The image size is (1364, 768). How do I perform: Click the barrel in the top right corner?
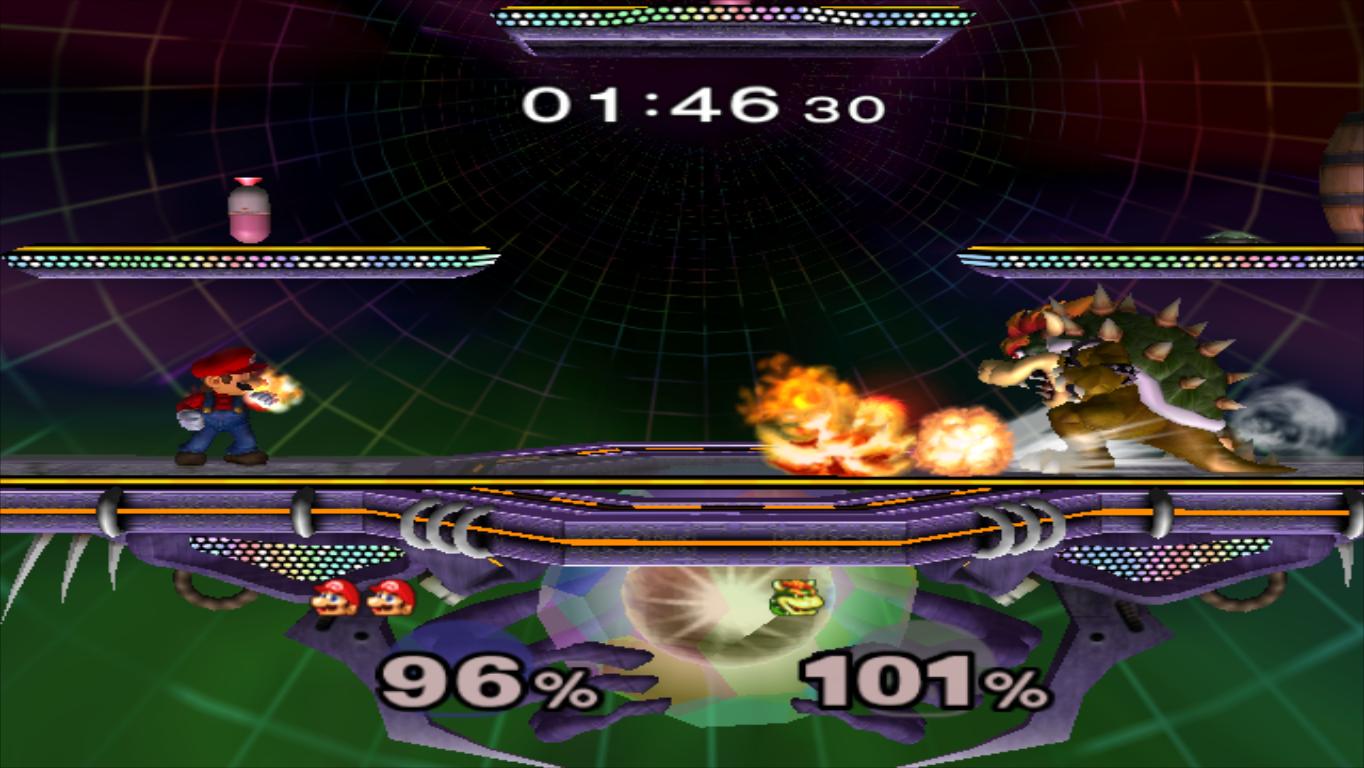click(1340, 160)
